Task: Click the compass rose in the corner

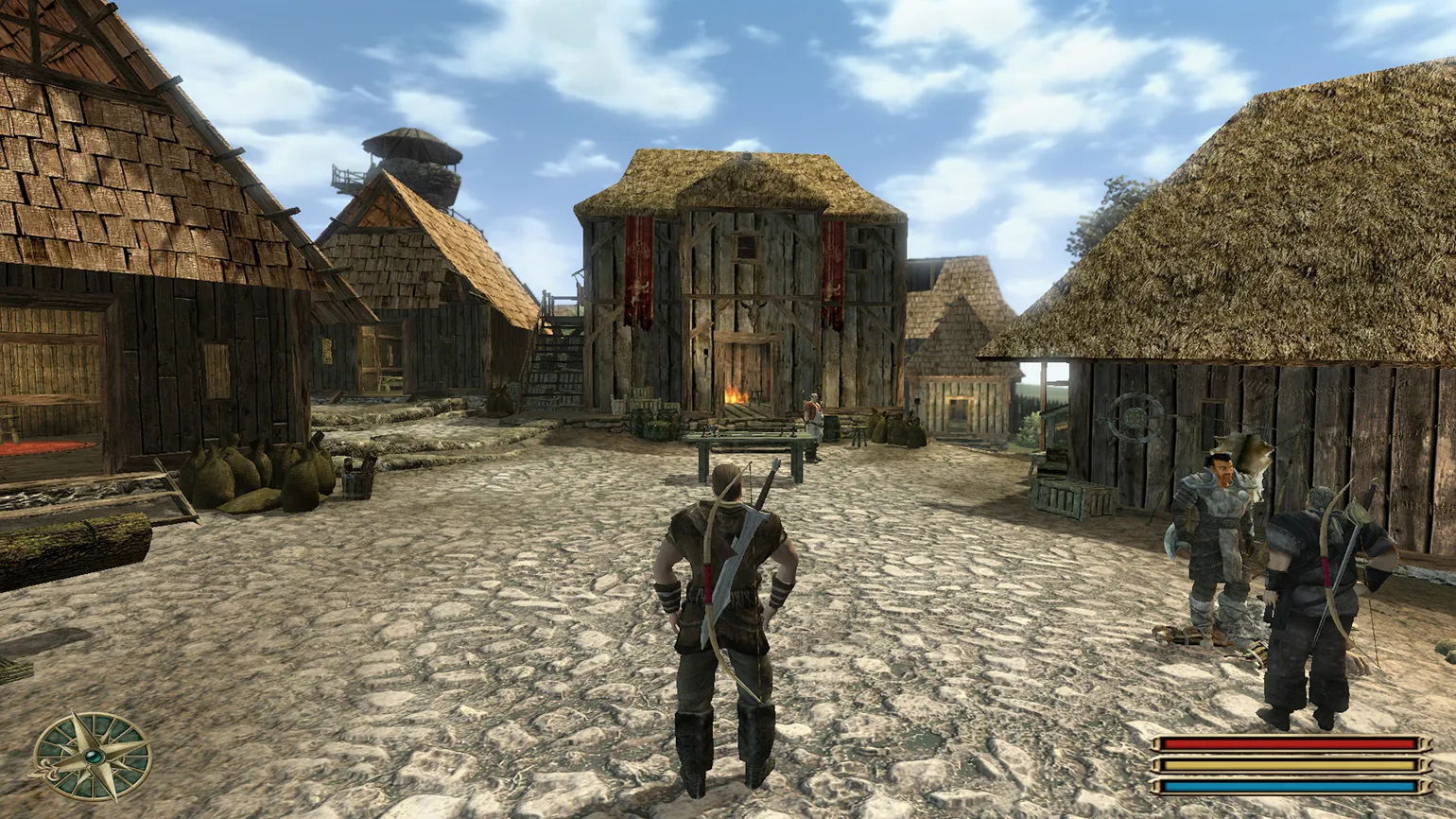Action: pyautogui.click(x=93, y=756)
